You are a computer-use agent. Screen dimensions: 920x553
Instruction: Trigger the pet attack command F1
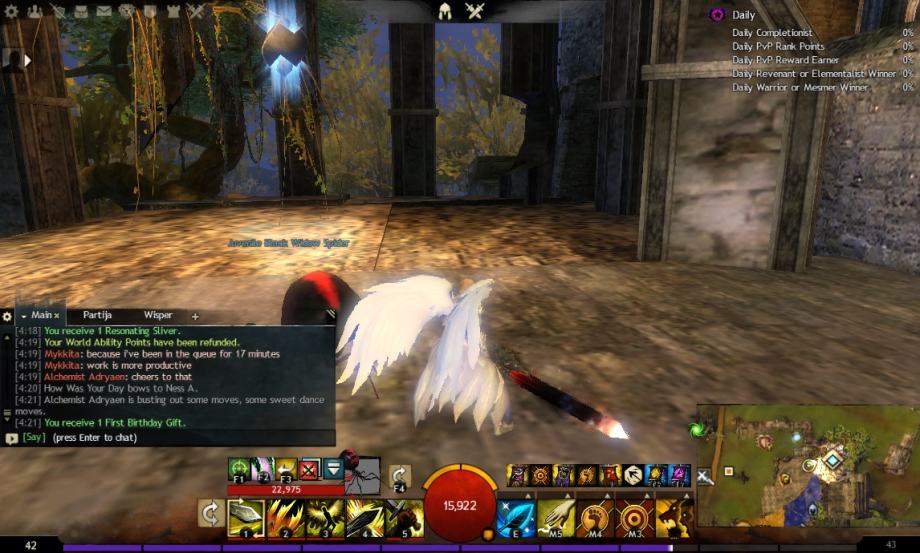coord(239,468)
